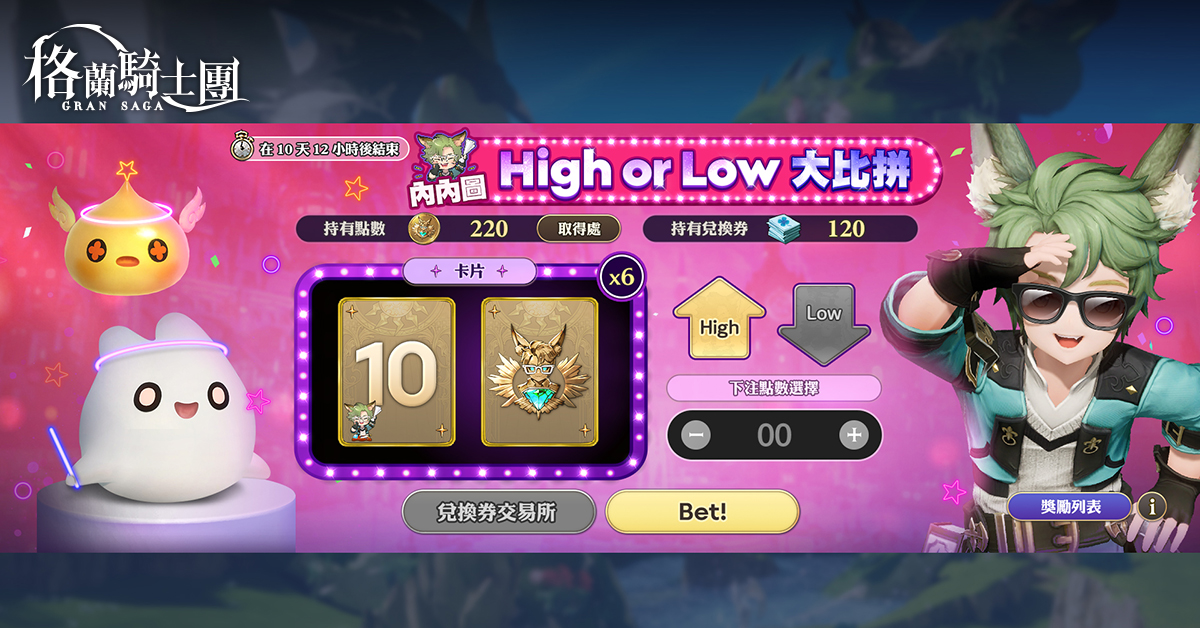Screen dimensions: 1200x628
Task: Open the 兌換券交易所 exchange shop
Action: [498, 513]
